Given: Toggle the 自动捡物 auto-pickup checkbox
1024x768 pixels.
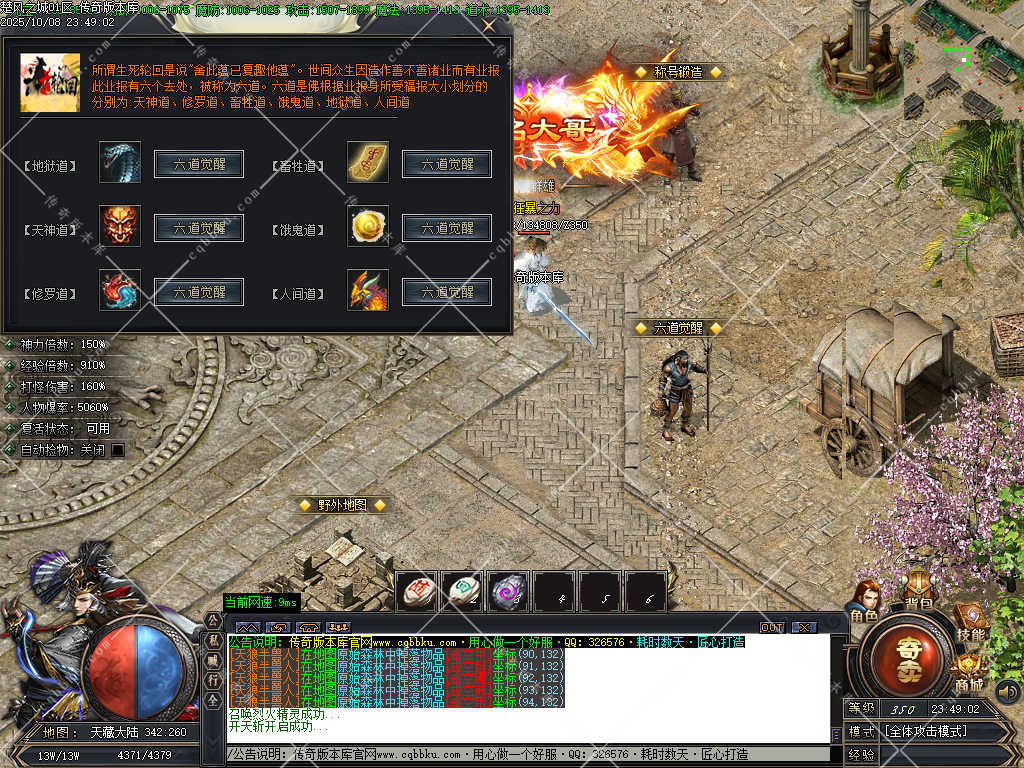Looking at the screenshot, I should (x=118, y=450).
